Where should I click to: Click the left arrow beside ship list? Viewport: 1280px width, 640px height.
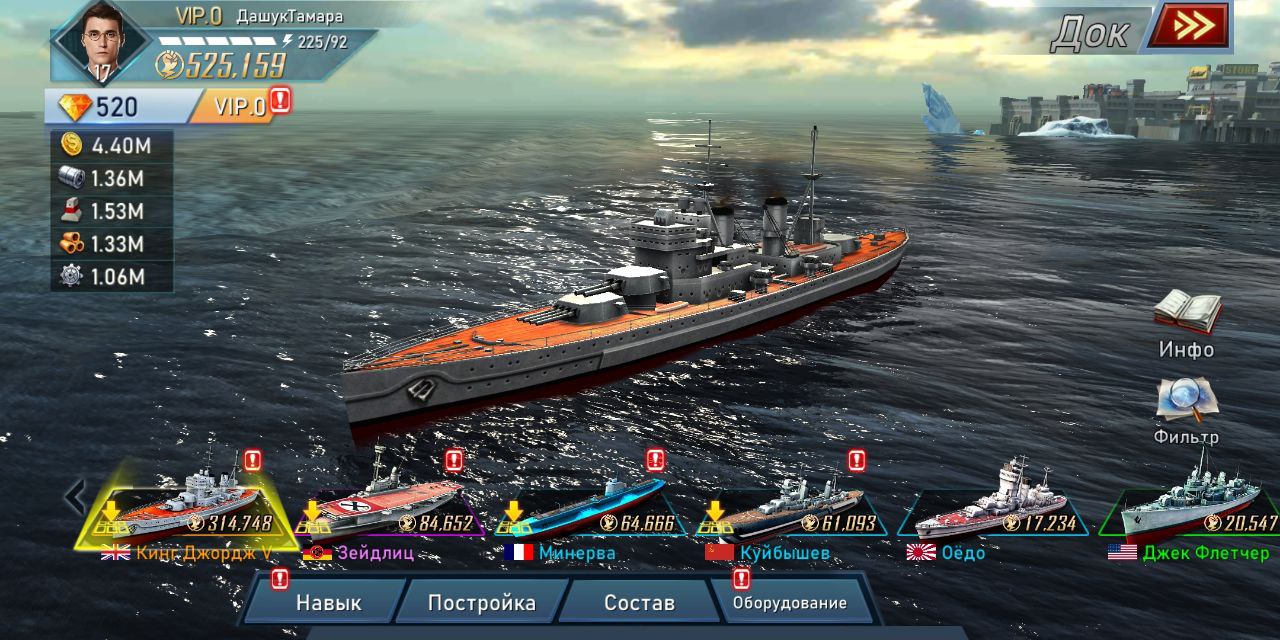pyautogui.click(x=73, y=496)
